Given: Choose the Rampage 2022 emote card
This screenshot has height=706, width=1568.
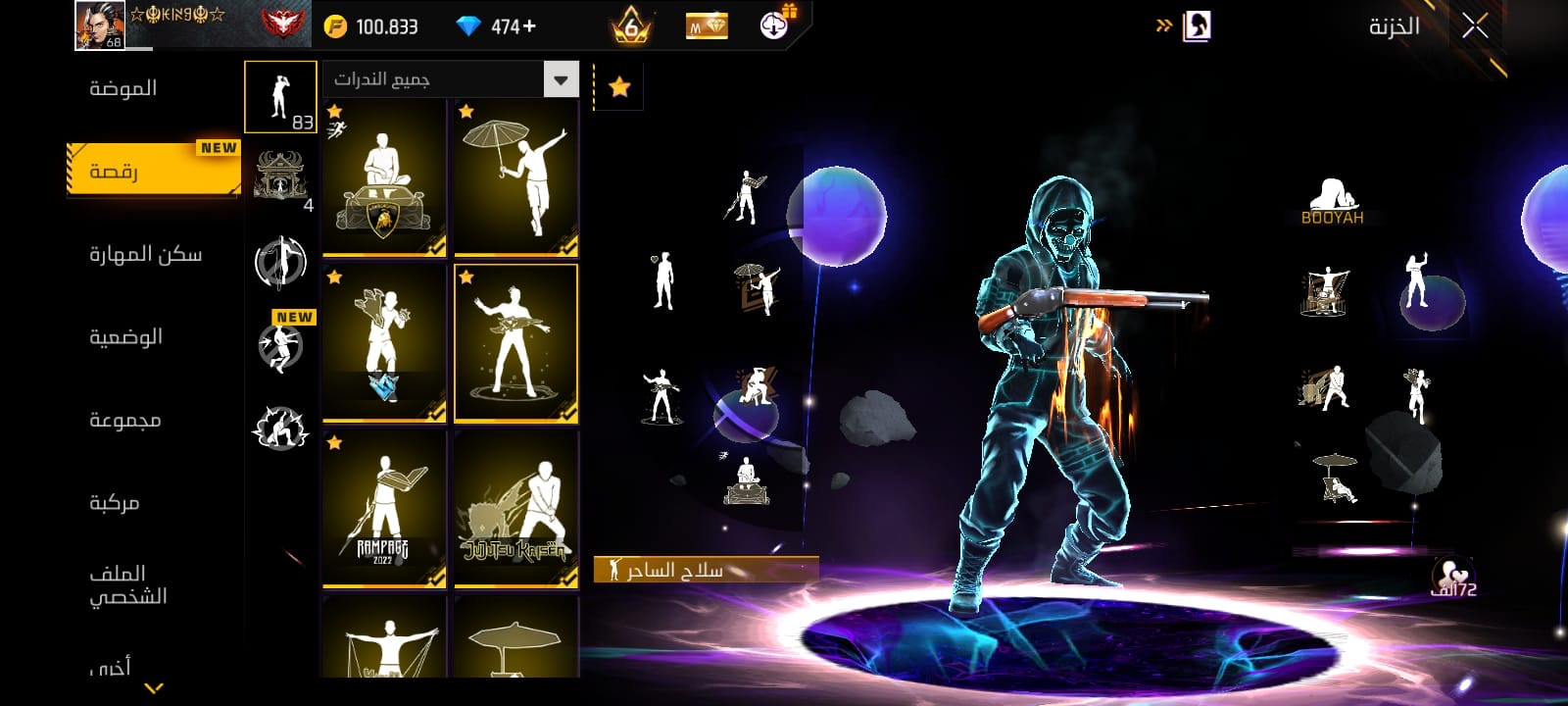Looking at the screenshot, I should (384, 509).
